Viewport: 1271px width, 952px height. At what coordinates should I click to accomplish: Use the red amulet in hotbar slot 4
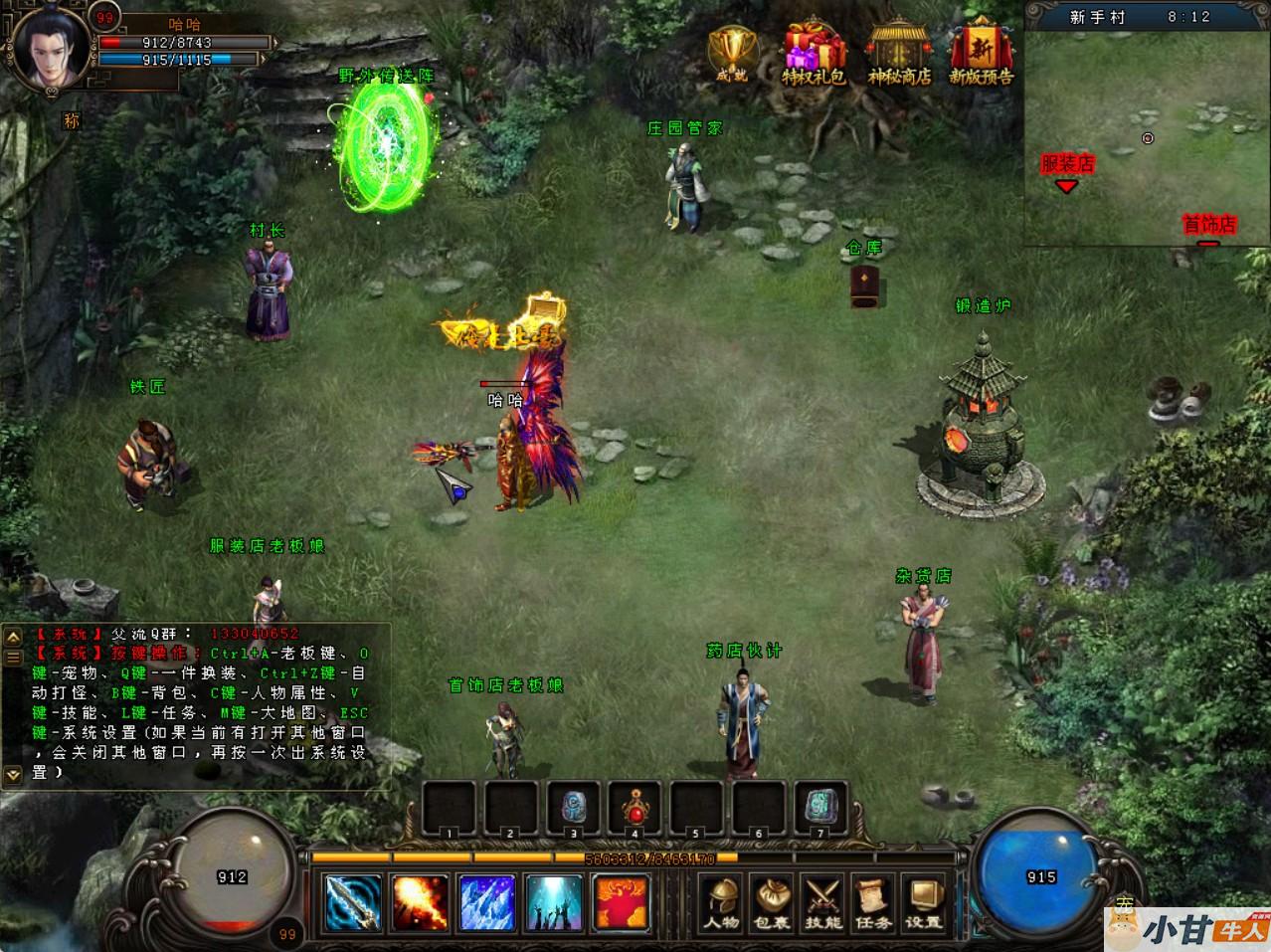pos(635,807)
